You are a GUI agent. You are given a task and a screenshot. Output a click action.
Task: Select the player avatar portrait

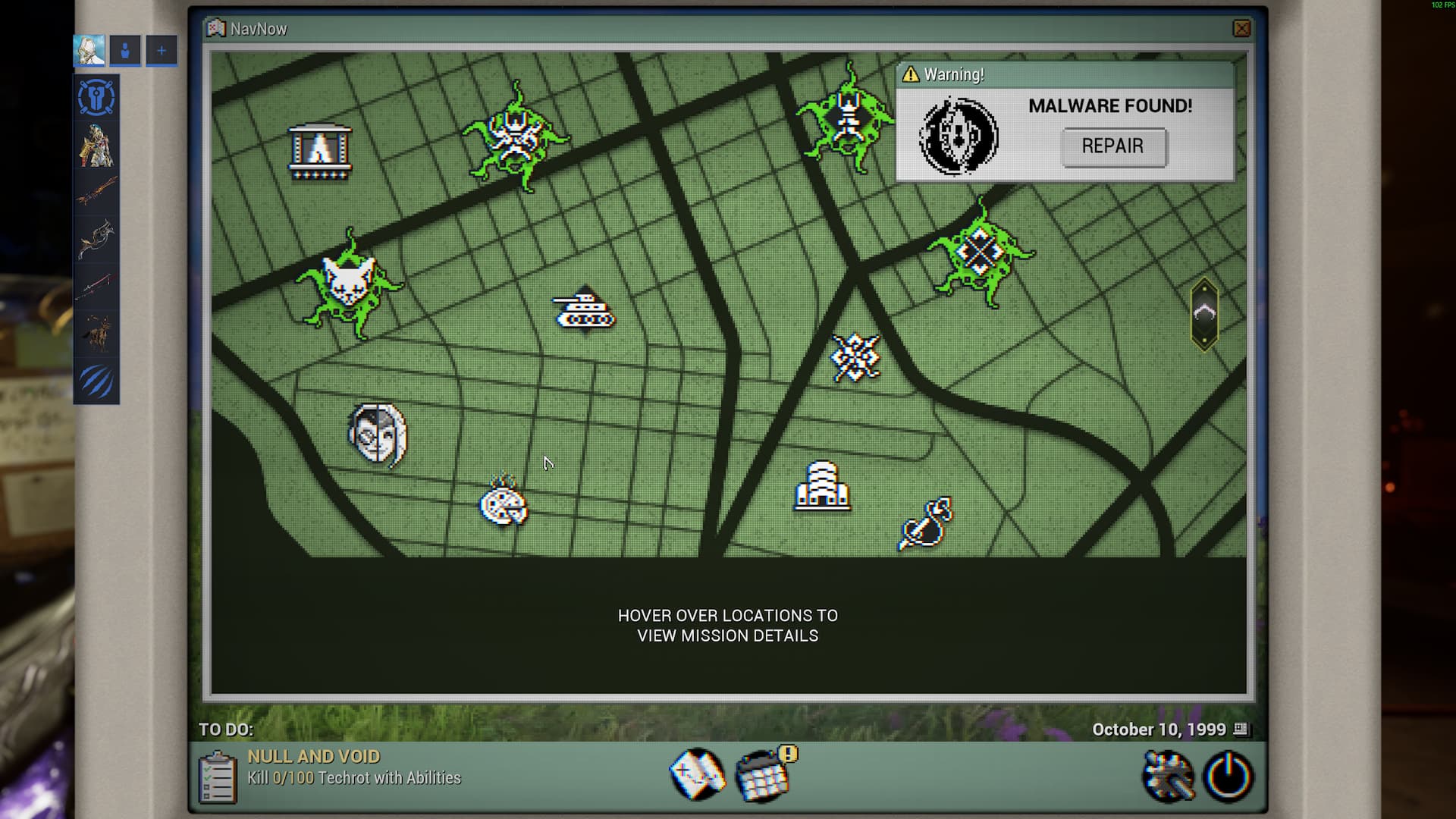[89, 51]
